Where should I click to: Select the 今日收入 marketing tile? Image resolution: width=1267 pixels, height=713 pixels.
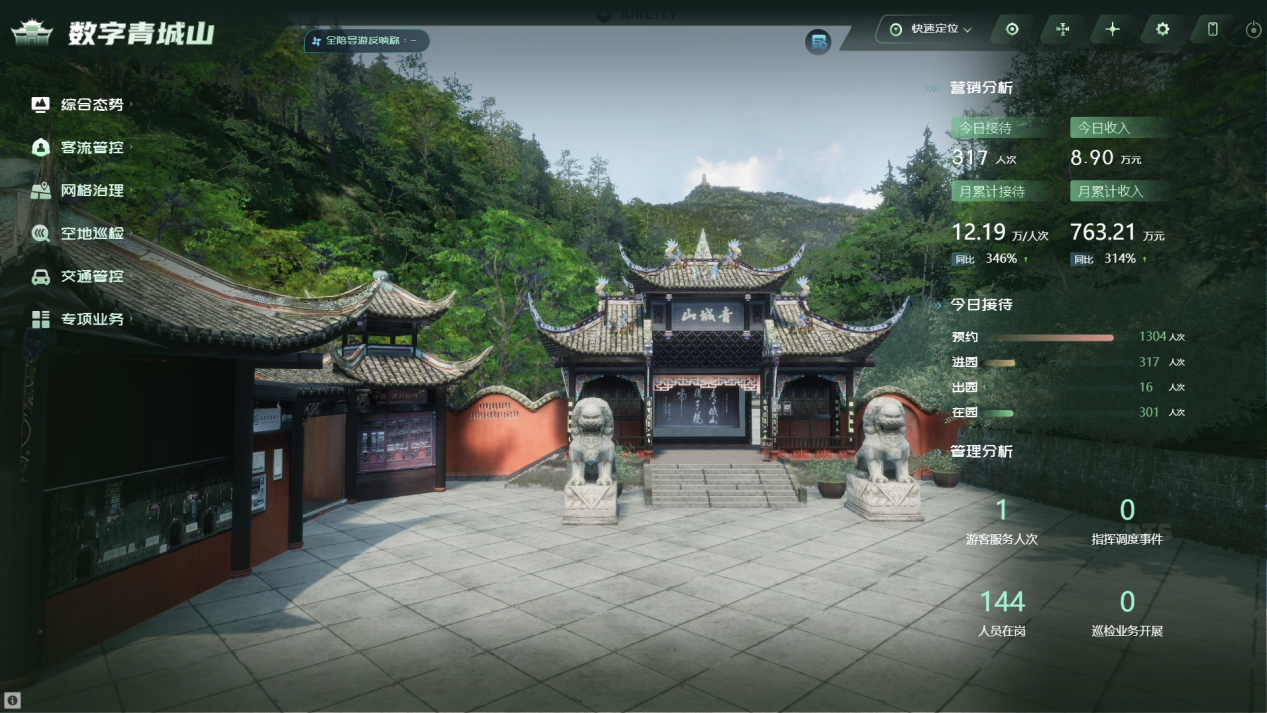click(1118, 128)
